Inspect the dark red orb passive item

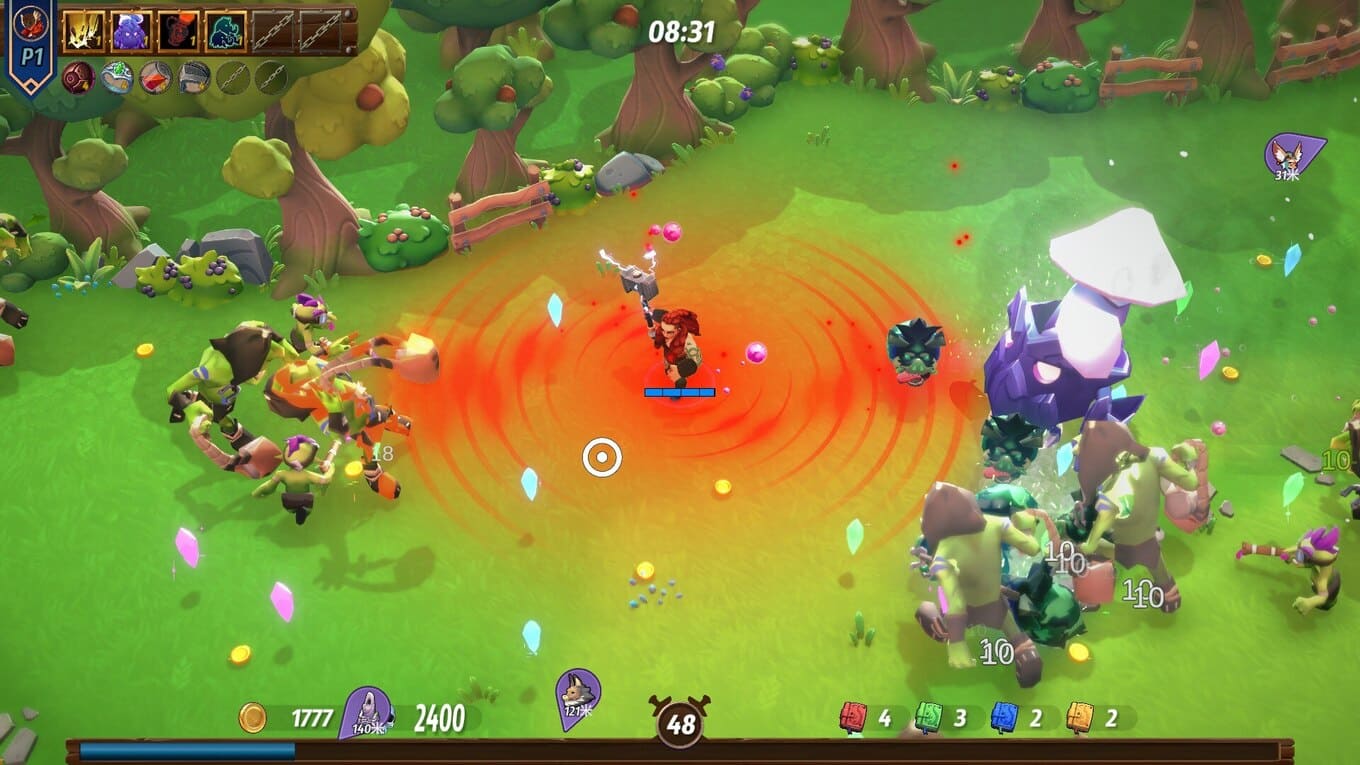pyautogui.click(x=78, y=78)
